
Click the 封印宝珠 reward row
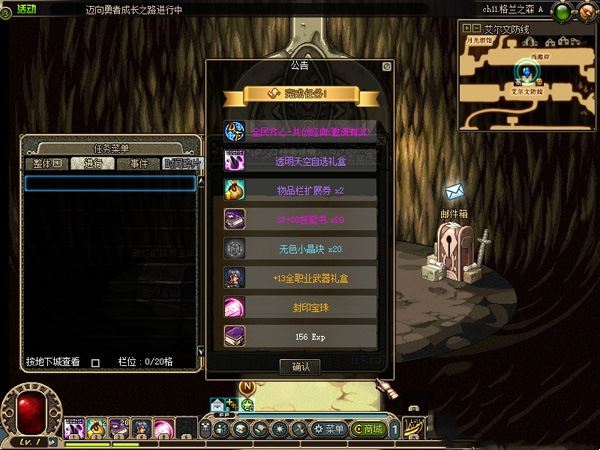click(x=300, y=307)
